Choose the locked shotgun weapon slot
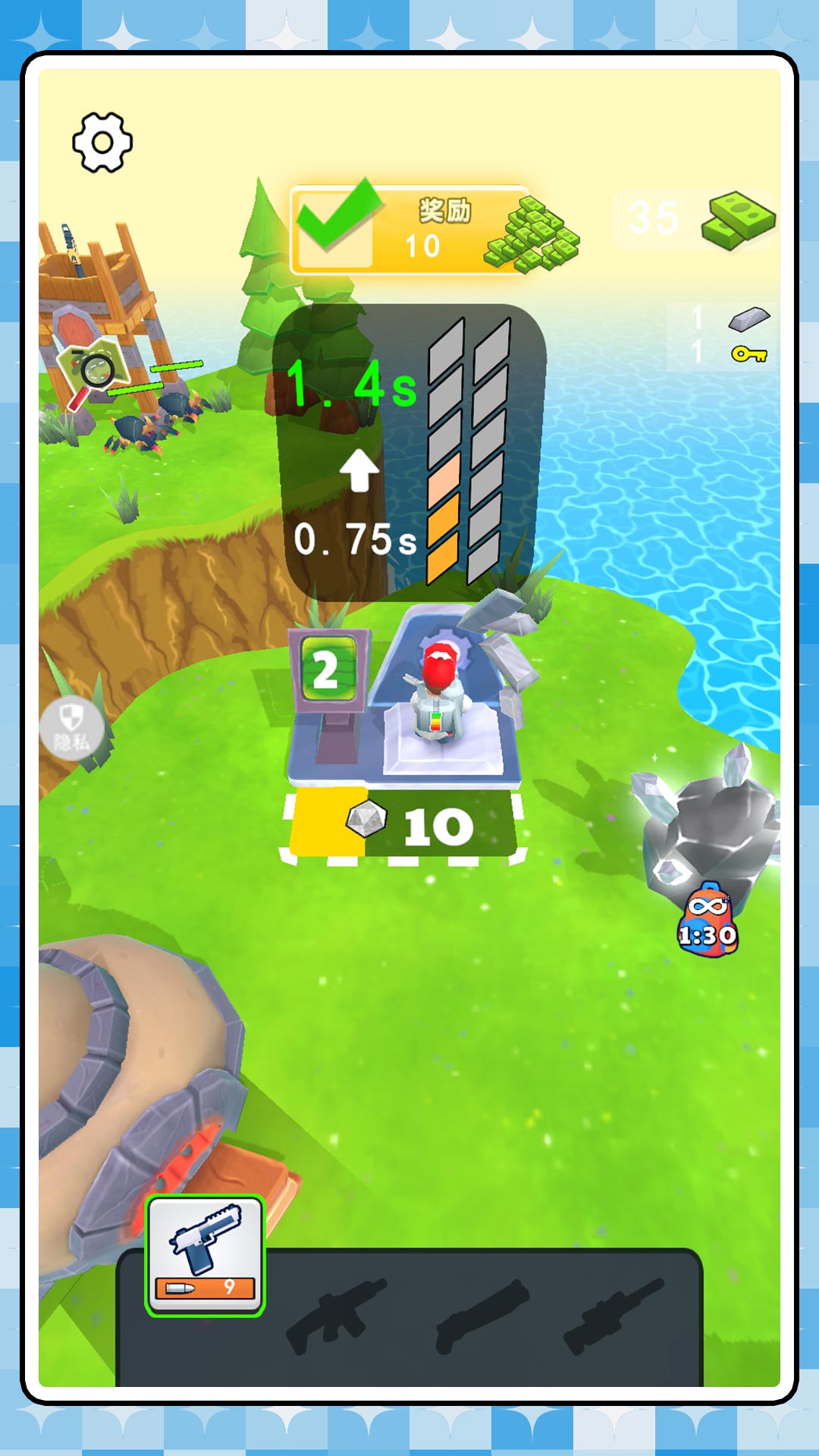Viewport: 819px width, 1456px height. (x=481, y=1315)
